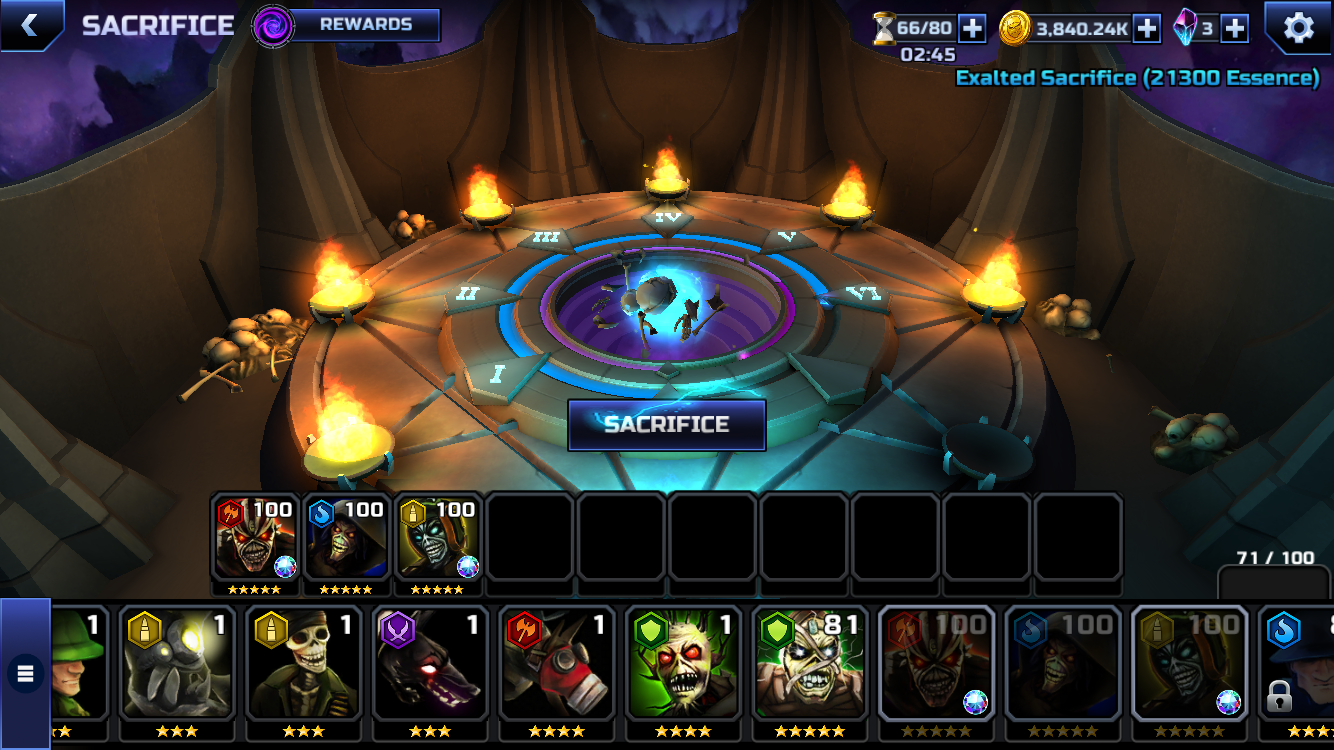Viewport: 1334px width, 750px height.
Task: Remove the yellow gunner Eddie from sacrifice slots
Action: (438, 540)
